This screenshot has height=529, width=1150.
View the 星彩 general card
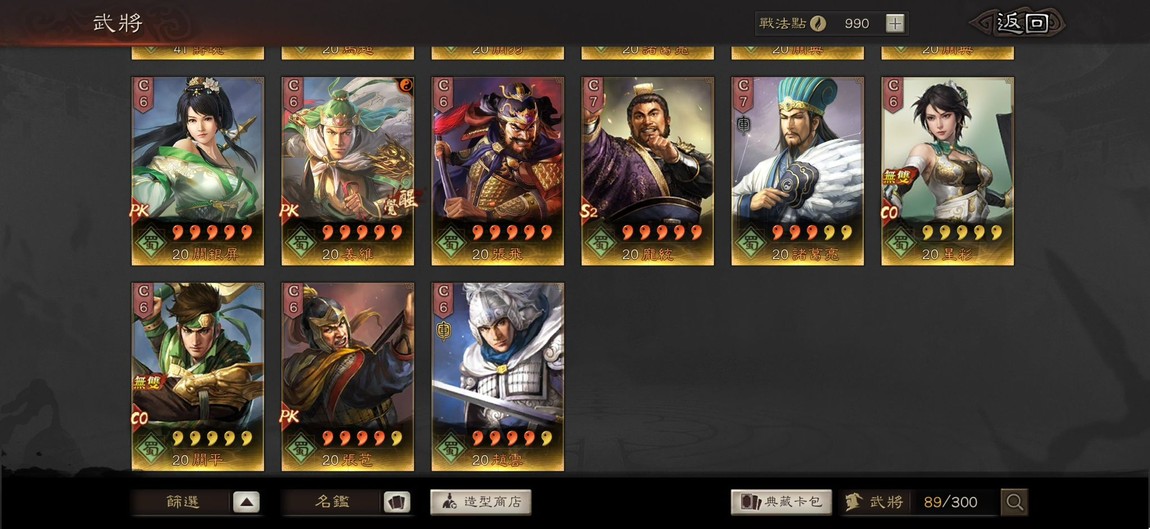[948, 170]
